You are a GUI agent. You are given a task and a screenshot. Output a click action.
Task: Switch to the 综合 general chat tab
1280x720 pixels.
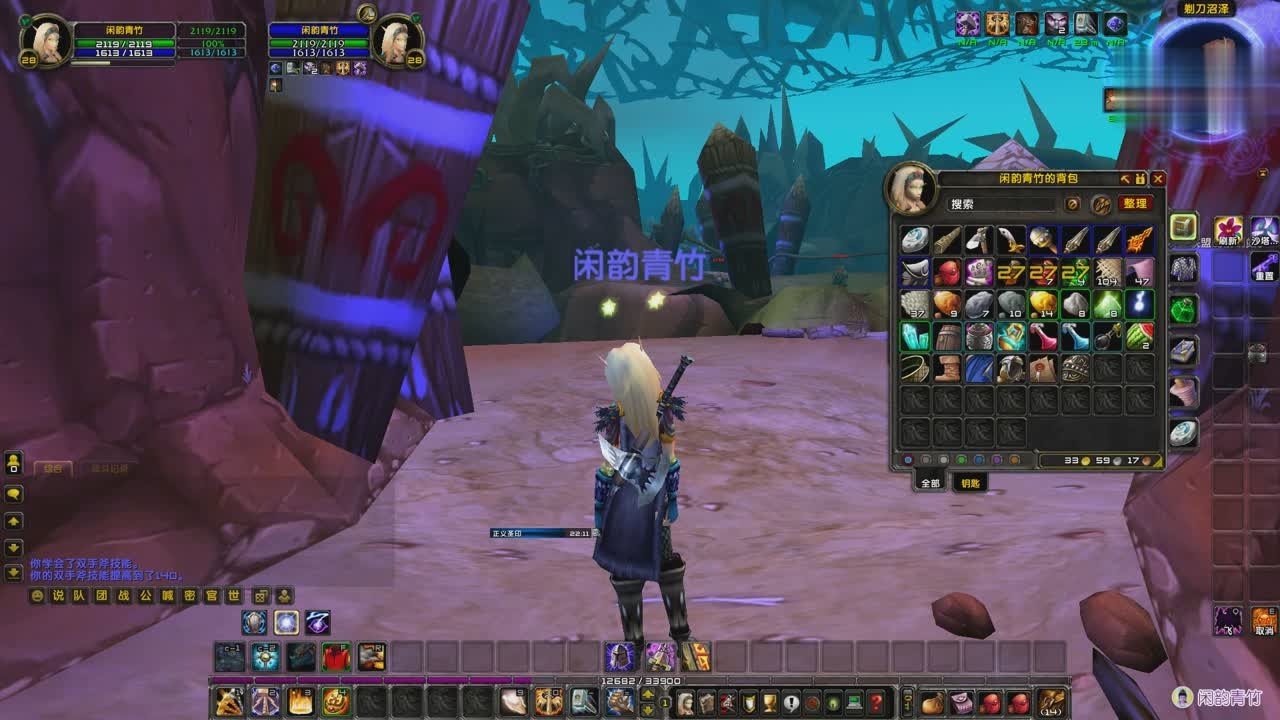(52, 468)
